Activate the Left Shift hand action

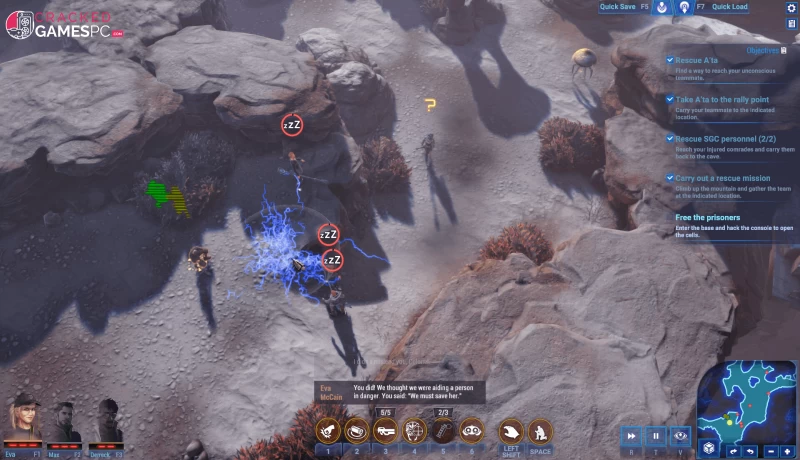[511, 430]
